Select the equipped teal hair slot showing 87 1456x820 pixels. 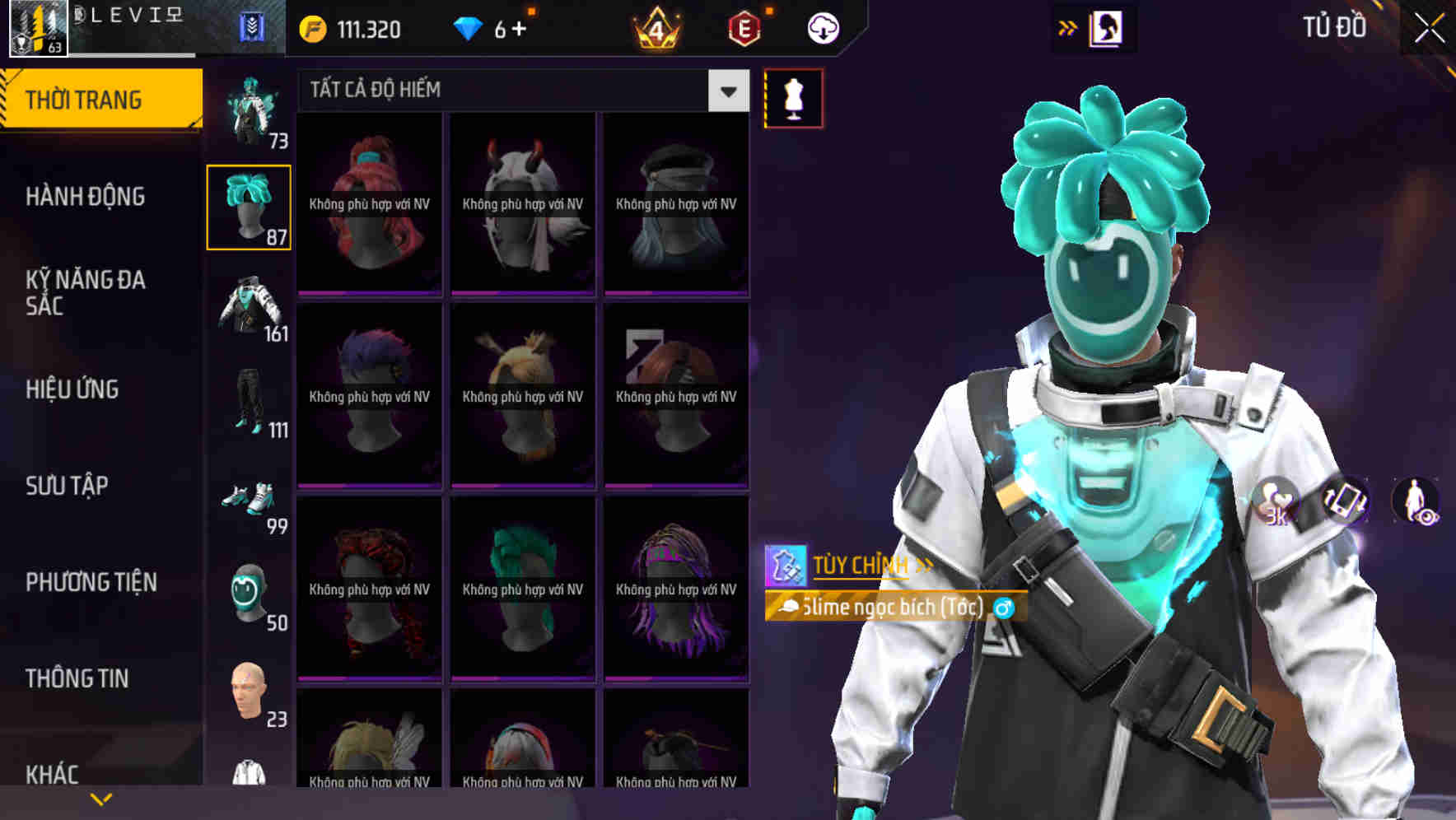tap(249, 206)
